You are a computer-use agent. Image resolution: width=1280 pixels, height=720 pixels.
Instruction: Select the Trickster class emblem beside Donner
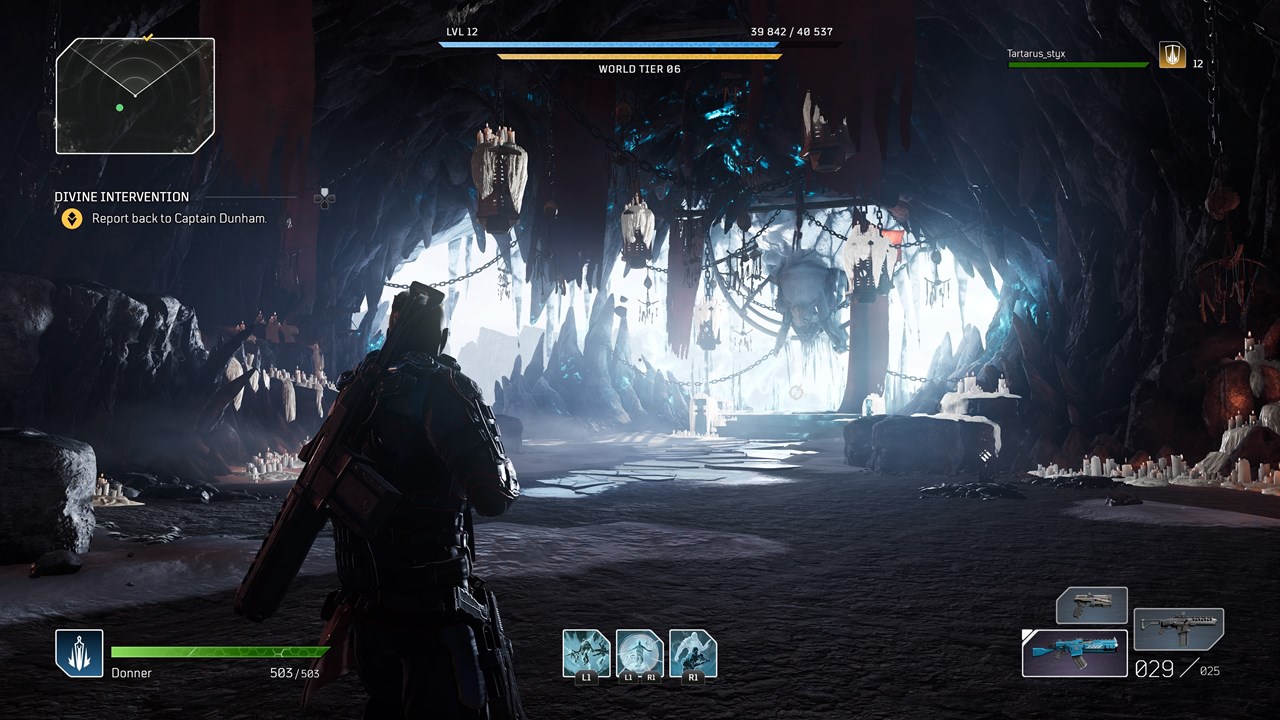[x=79, y=653]
